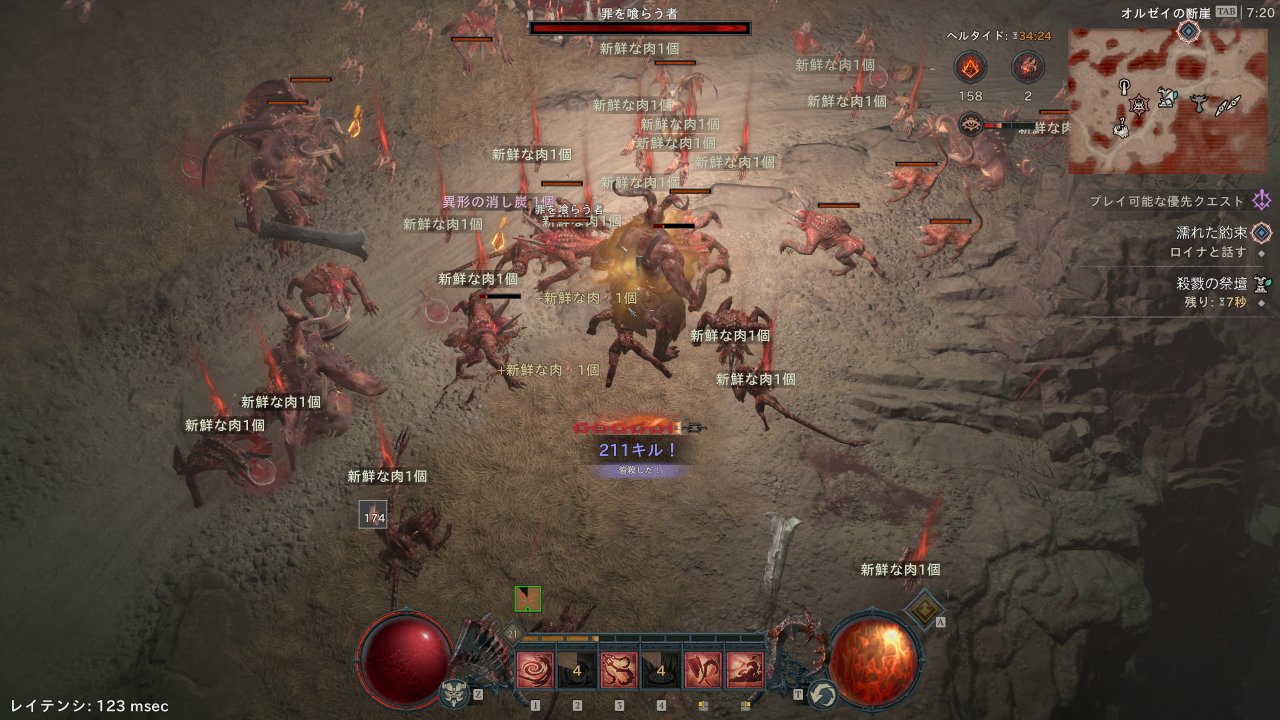
Task: Click the Helltide cinders flame icon
Action: pos(970,68)
